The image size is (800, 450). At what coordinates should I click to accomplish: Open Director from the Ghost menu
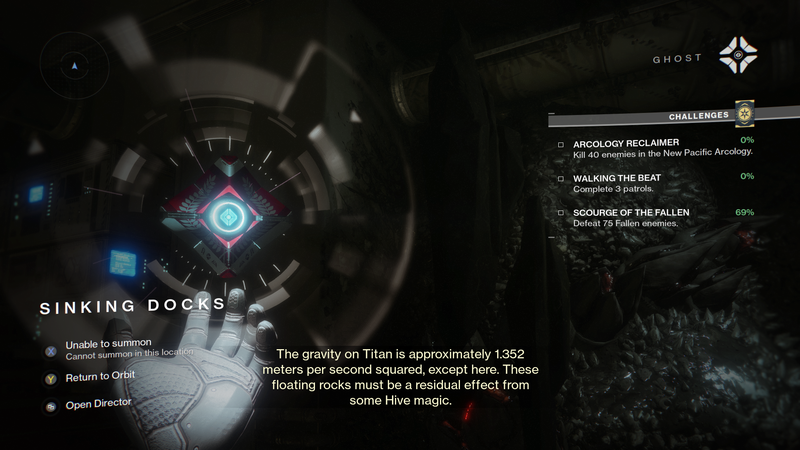(98, 403)
